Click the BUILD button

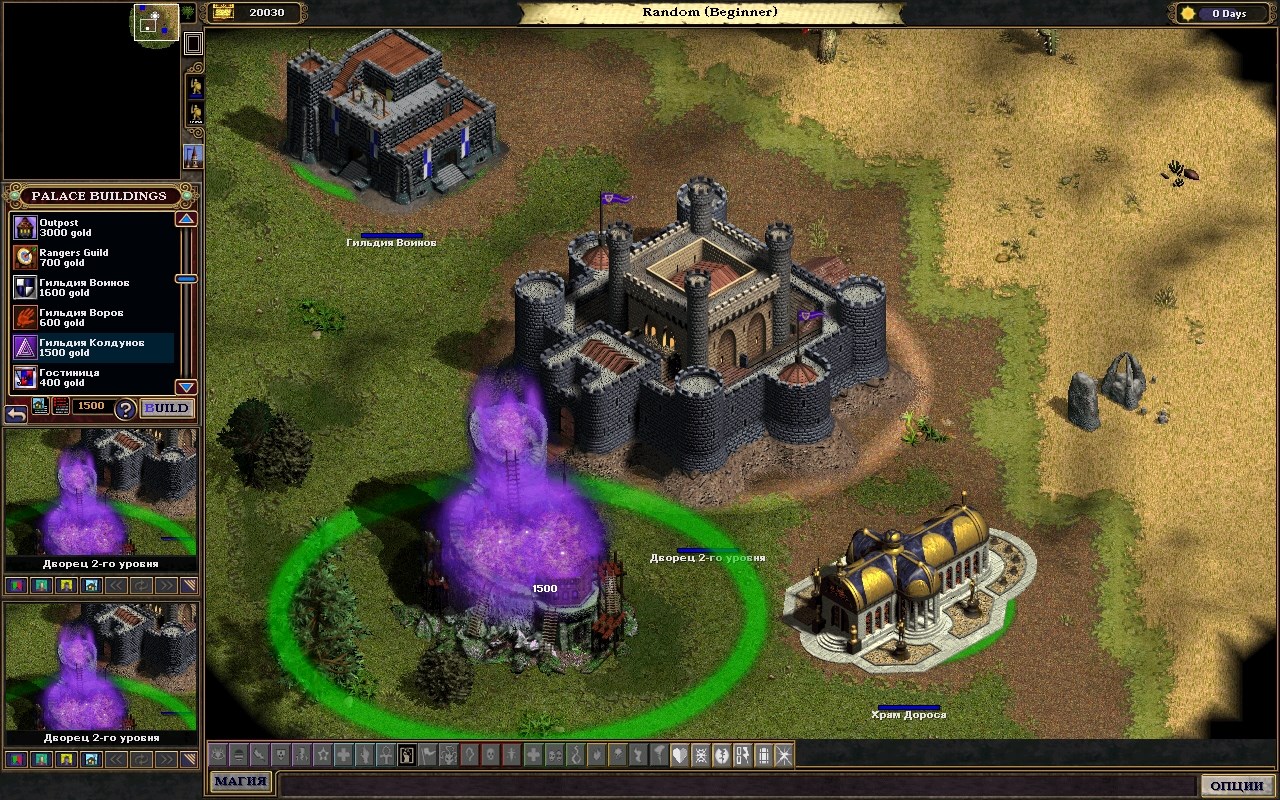tap(166, 408)
